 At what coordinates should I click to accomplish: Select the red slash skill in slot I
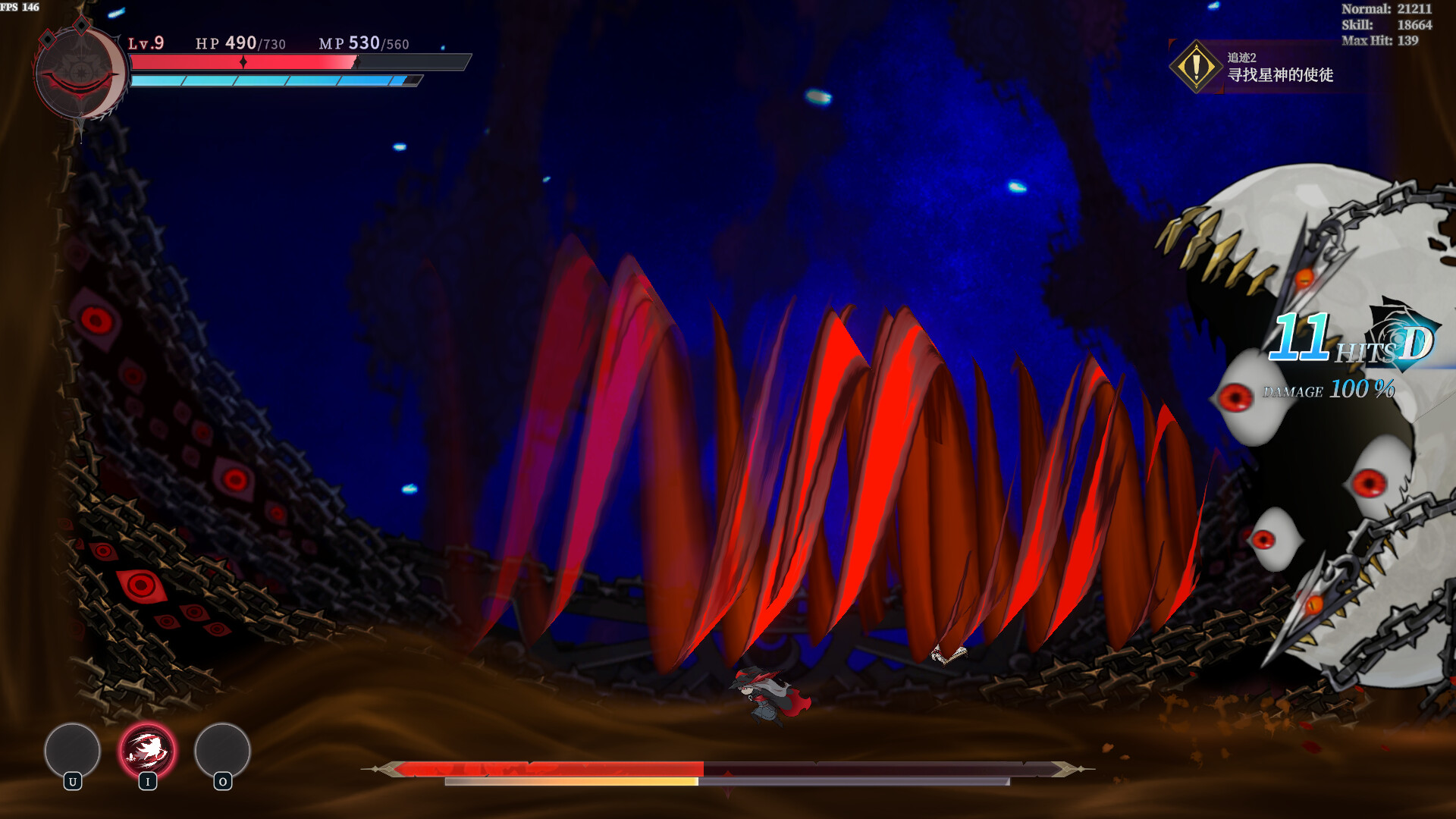148,752
